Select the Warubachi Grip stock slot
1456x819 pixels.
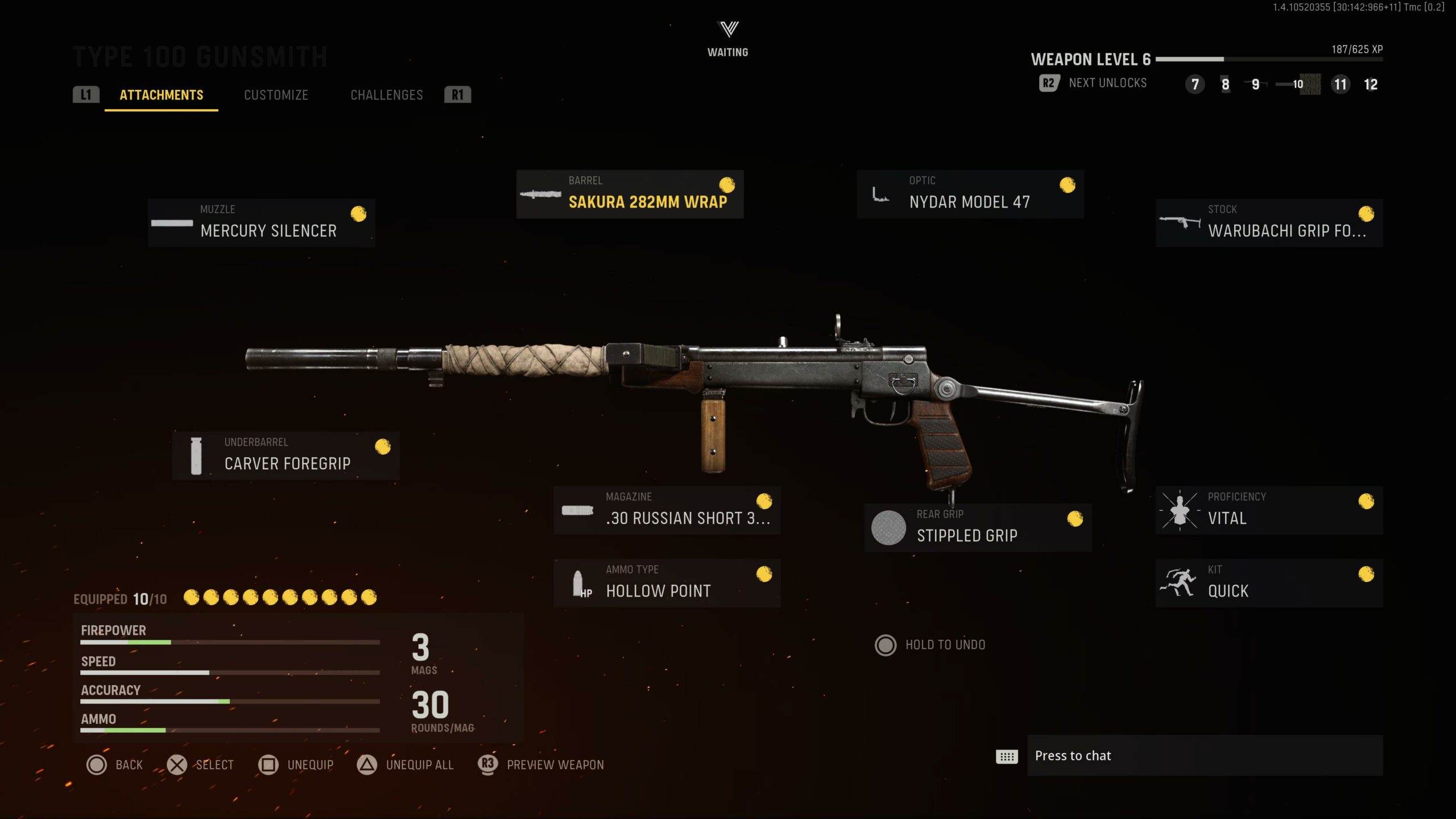coord(1269,223)
